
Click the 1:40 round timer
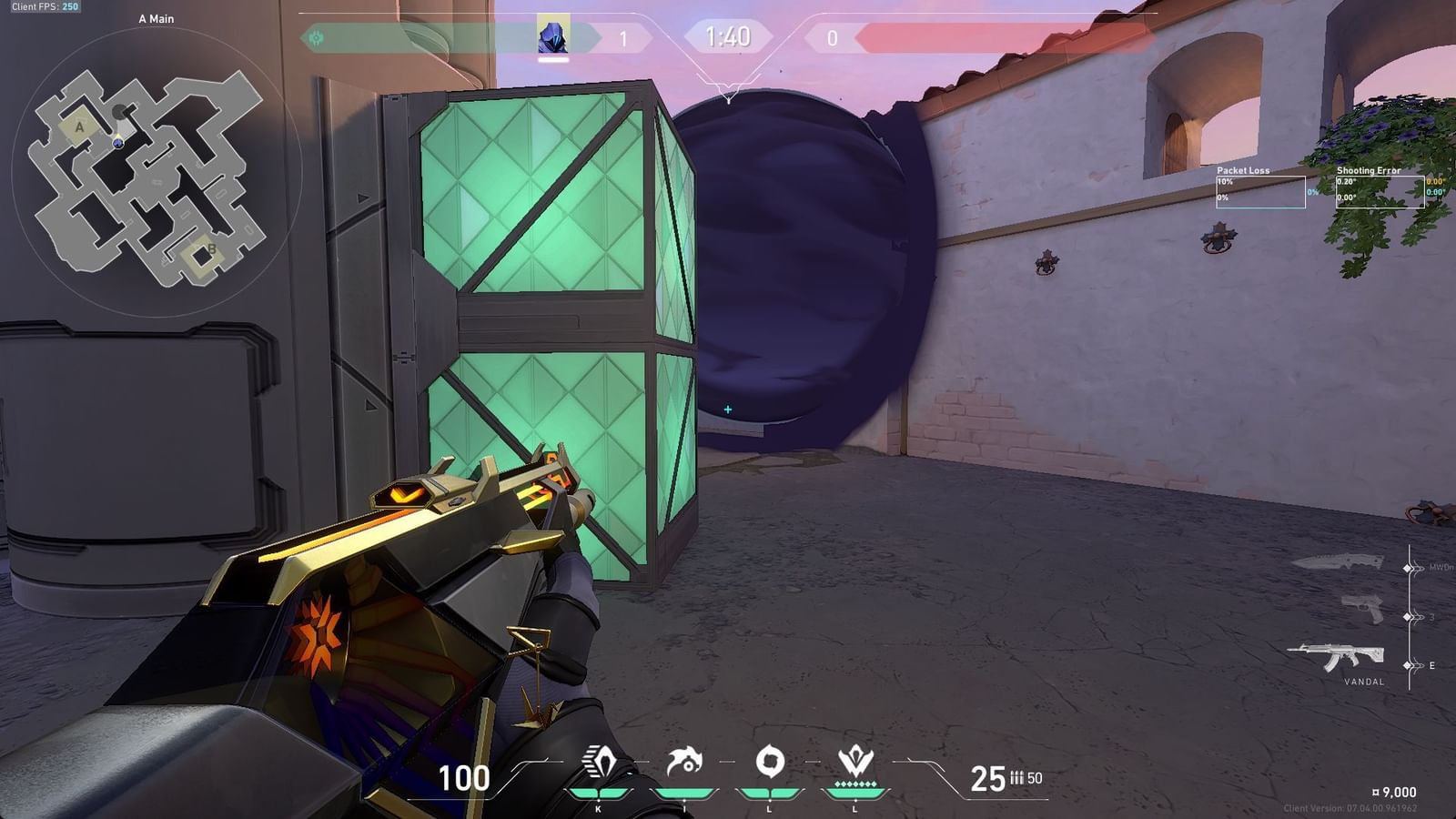726,37
